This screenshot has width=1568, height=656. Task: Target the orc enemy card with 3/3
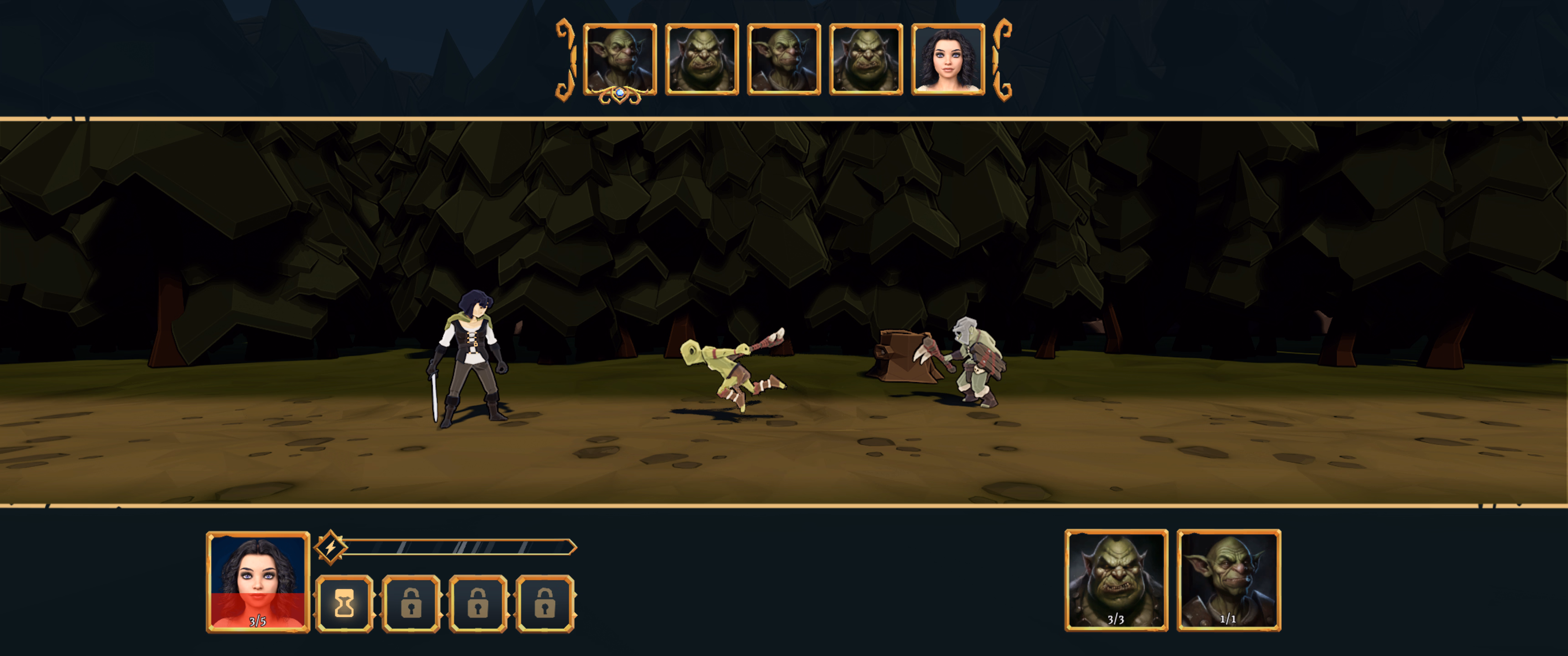[1116, 580]
